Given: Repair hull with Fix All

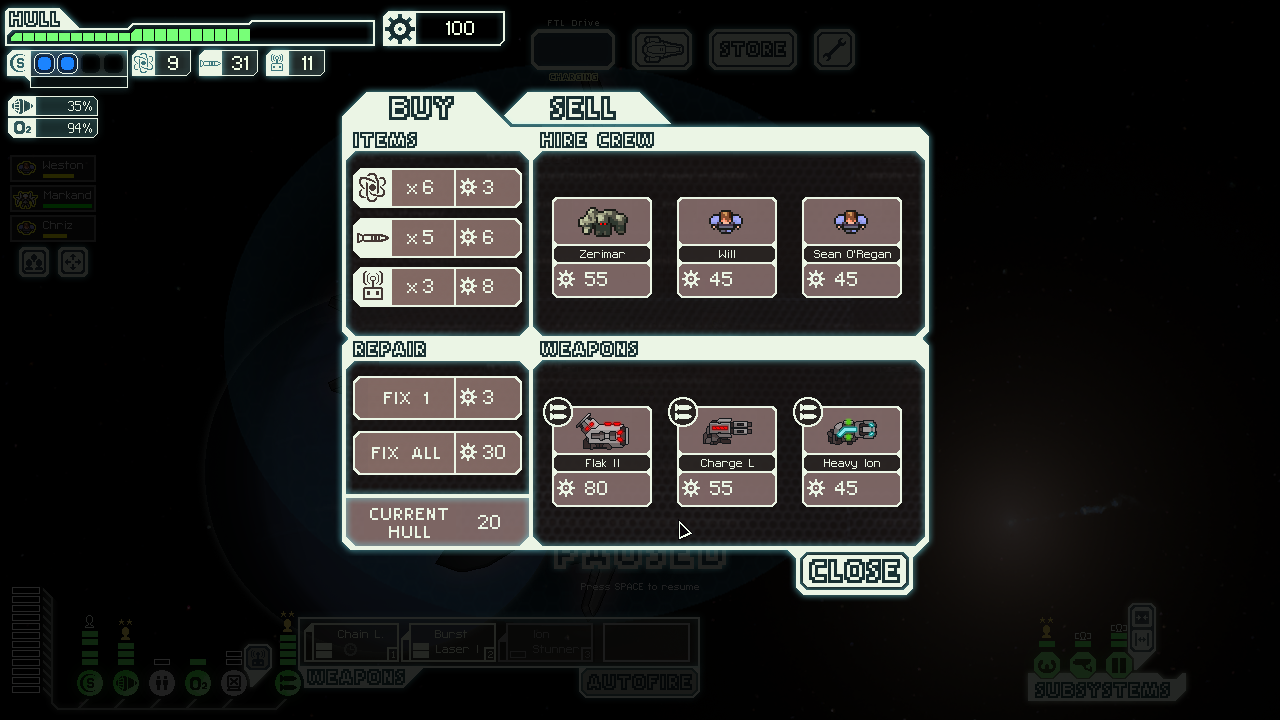Looking at the screenshot, I should click(437, 453).
